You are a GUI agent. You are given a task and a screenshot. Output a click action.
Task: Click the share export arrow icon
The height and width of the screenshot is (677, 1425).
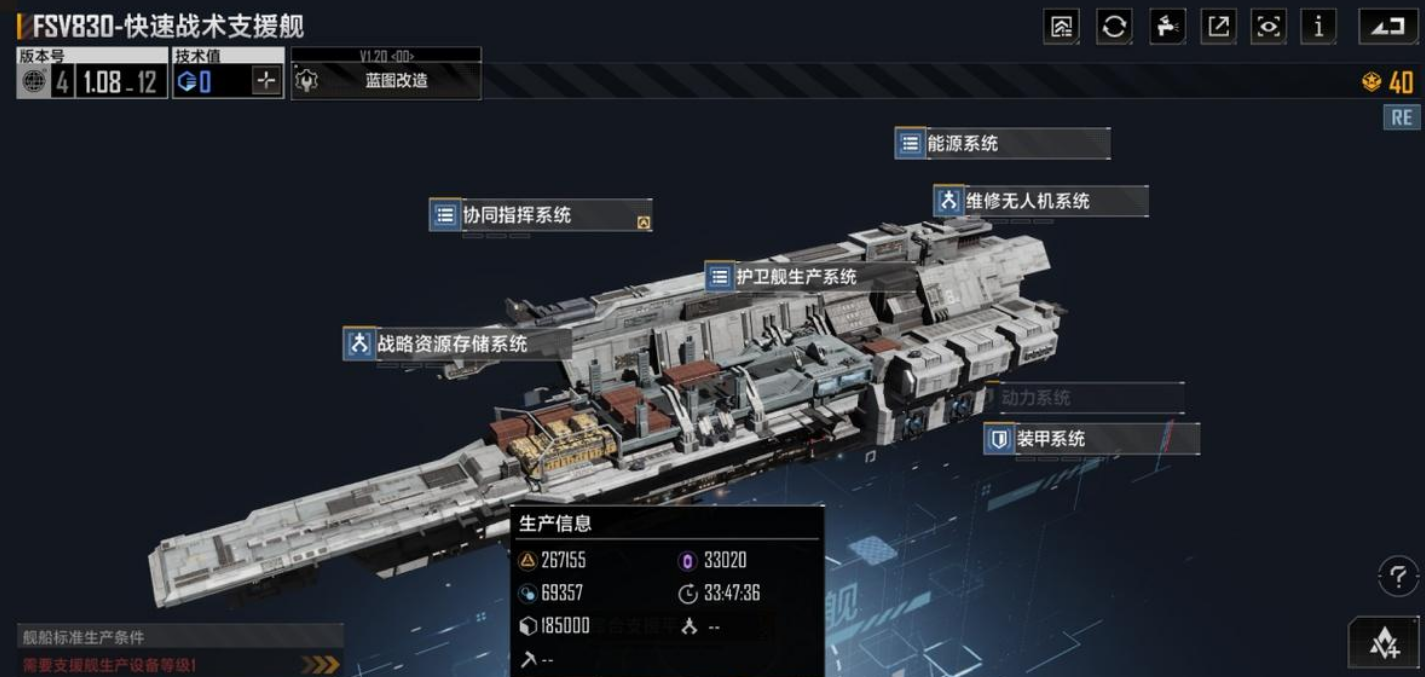tap(1217, 27)
